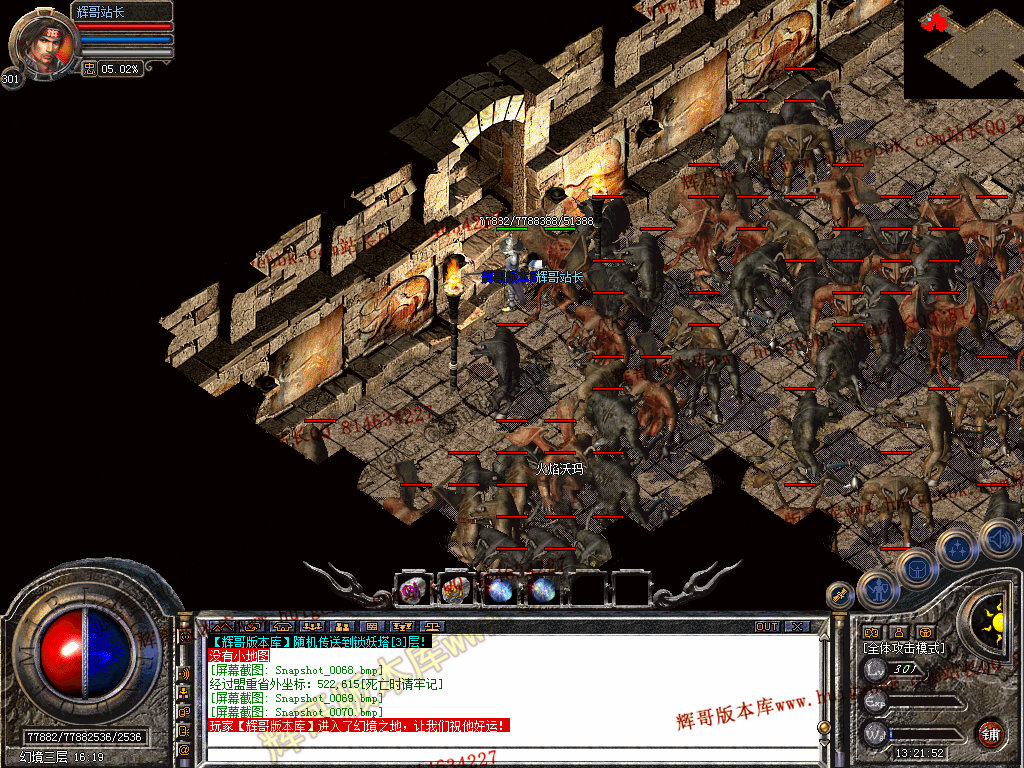
Task: Open the skills sparkle round button
Action: pos(957,547)
